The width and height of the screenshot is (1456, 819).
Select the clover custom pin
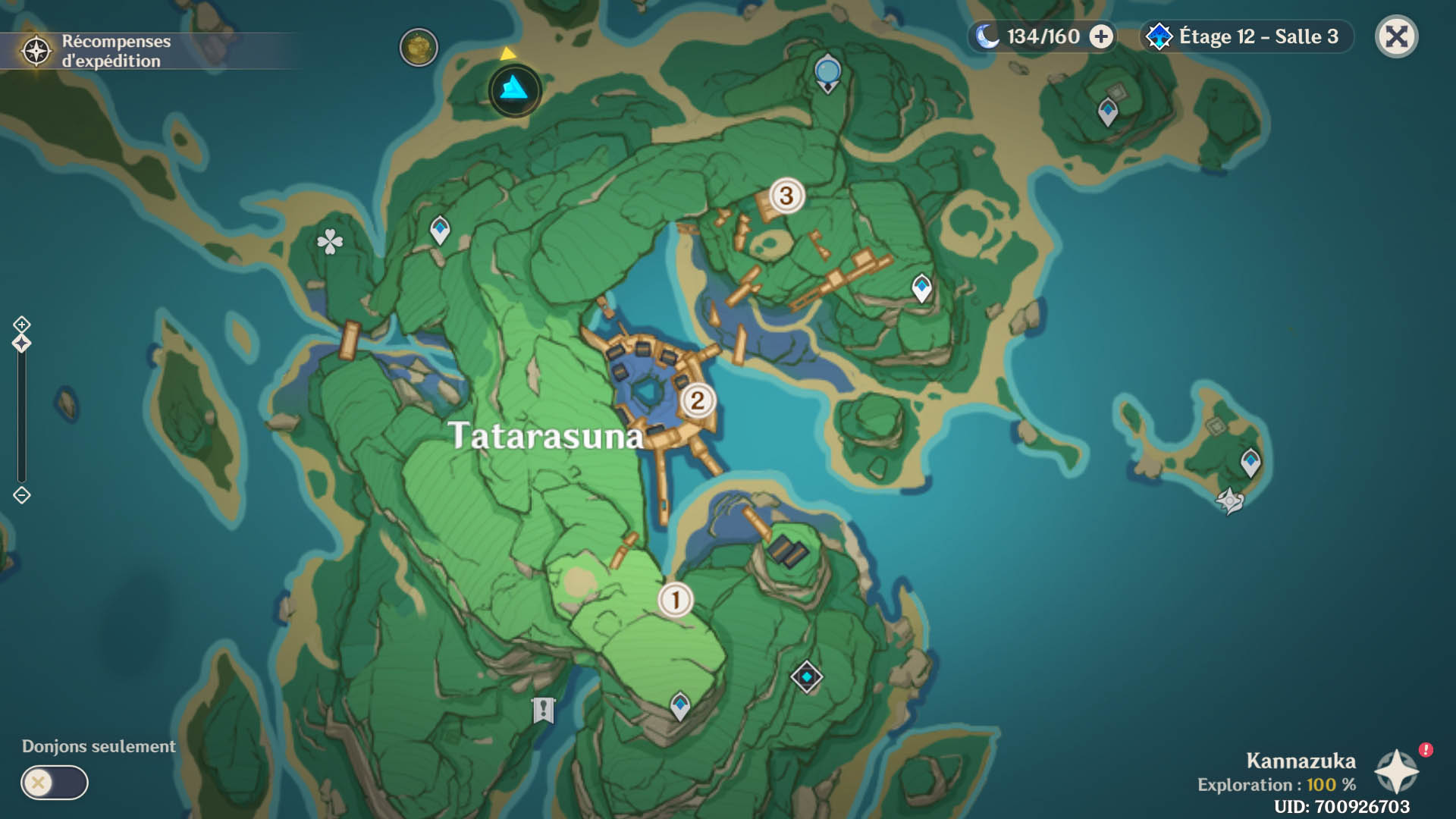click(330, 242)
